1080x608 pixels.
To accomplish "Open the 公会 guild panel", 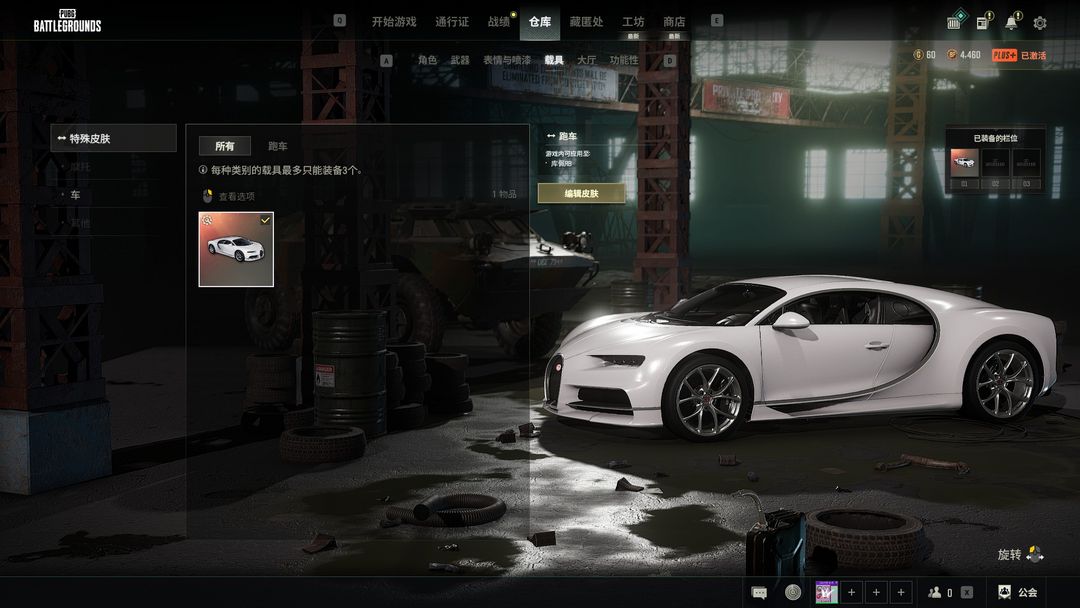I will pyautogui.click(x=1017, y=592).
